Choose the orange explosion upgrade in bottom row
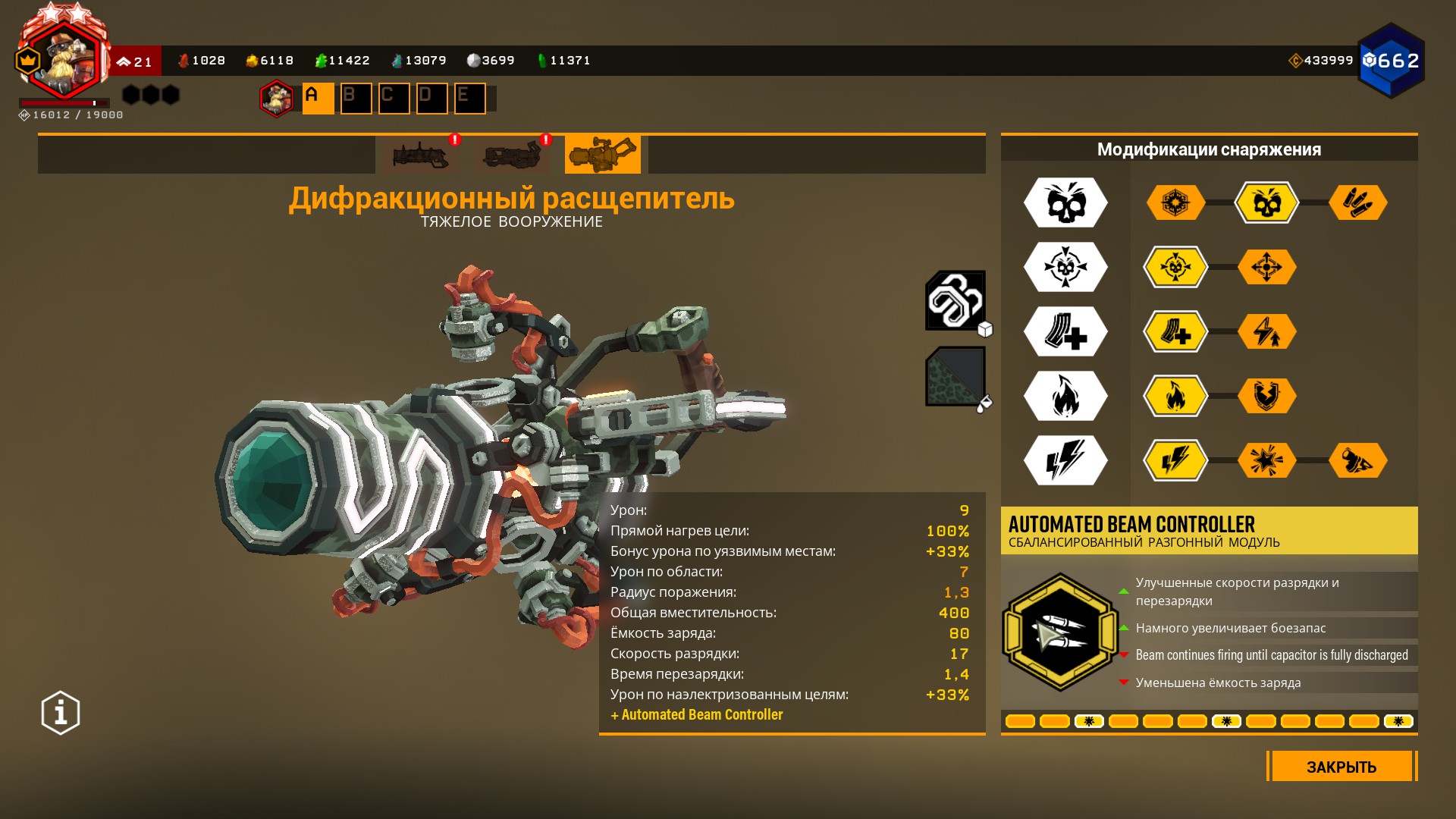Viewport: 1456px width, 819px height. click(1266, 460)
